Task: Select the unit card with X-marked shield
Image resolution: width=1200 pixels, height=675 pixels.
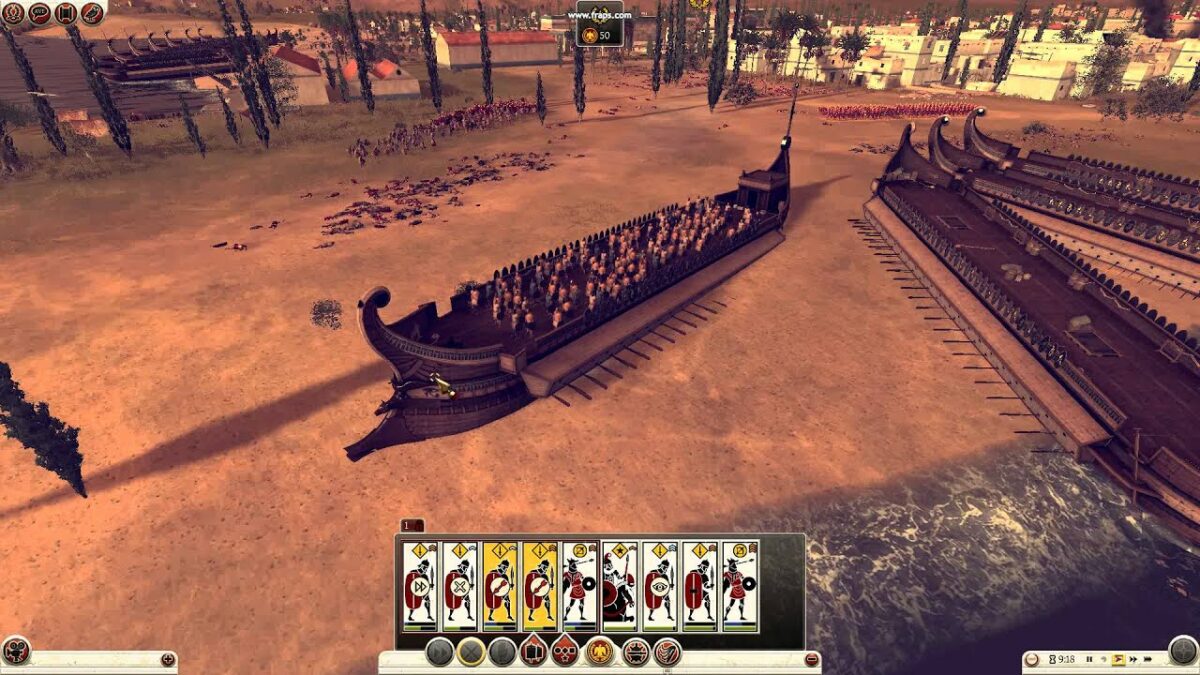Action: pos(460,586)
